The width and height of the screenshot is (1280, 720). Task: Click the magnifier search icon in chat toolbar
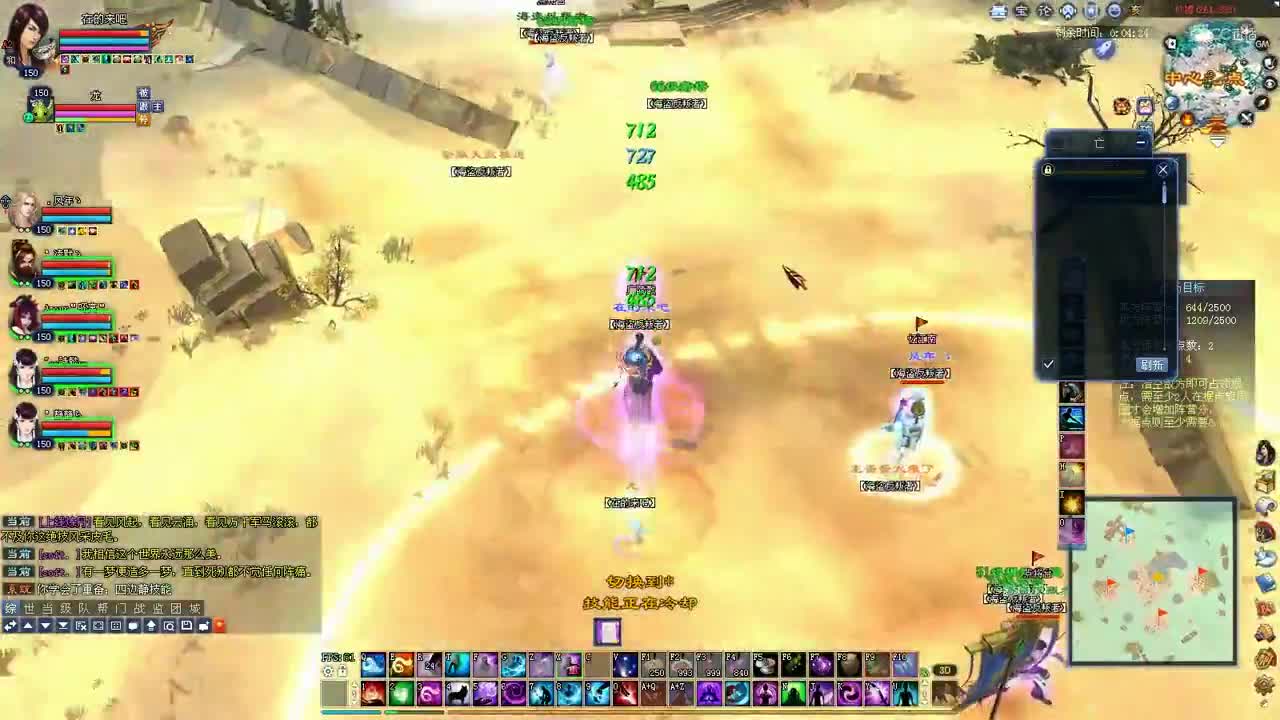click(170, 625)
